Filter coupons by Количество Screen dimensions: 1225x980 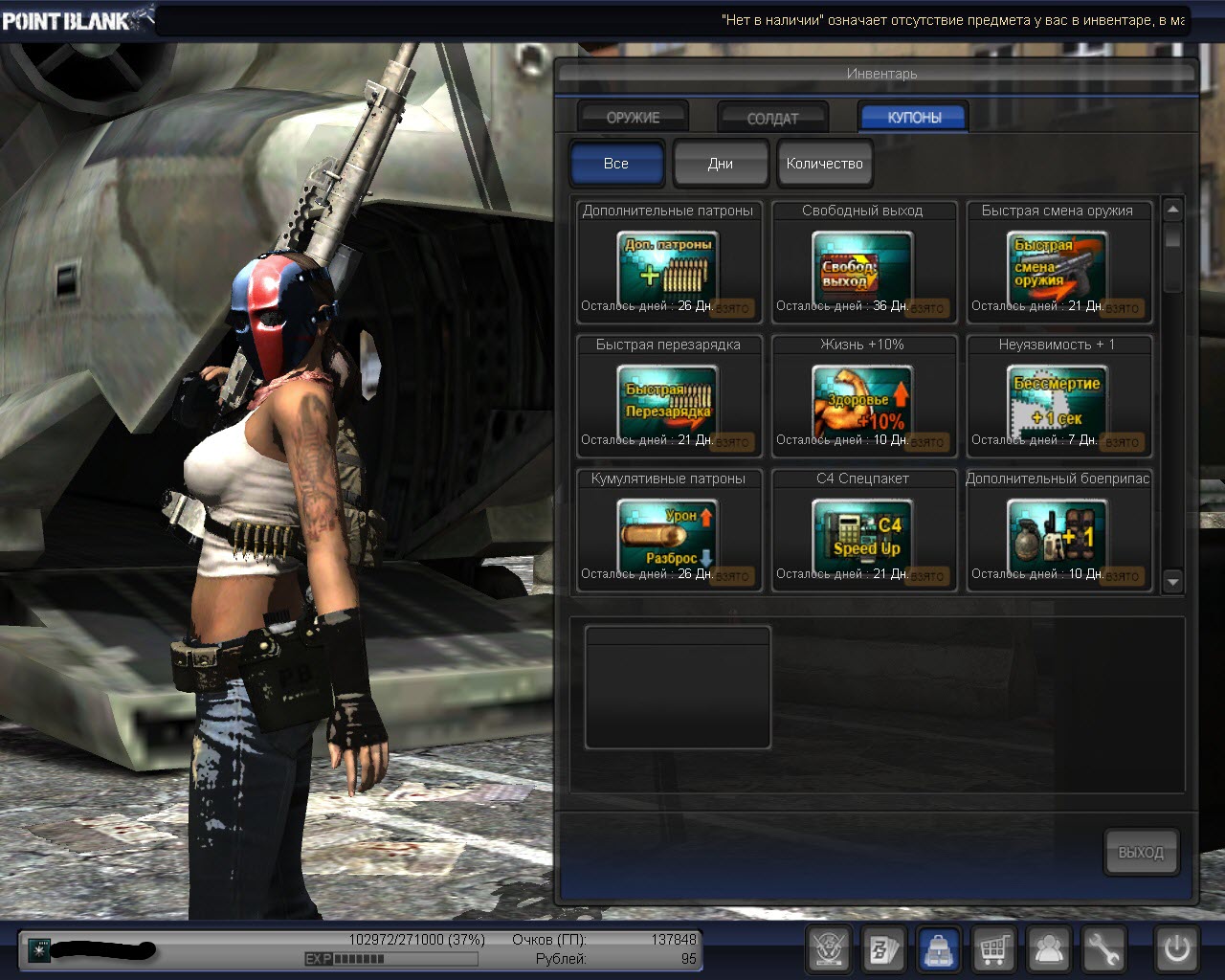(x=824, y=164)
